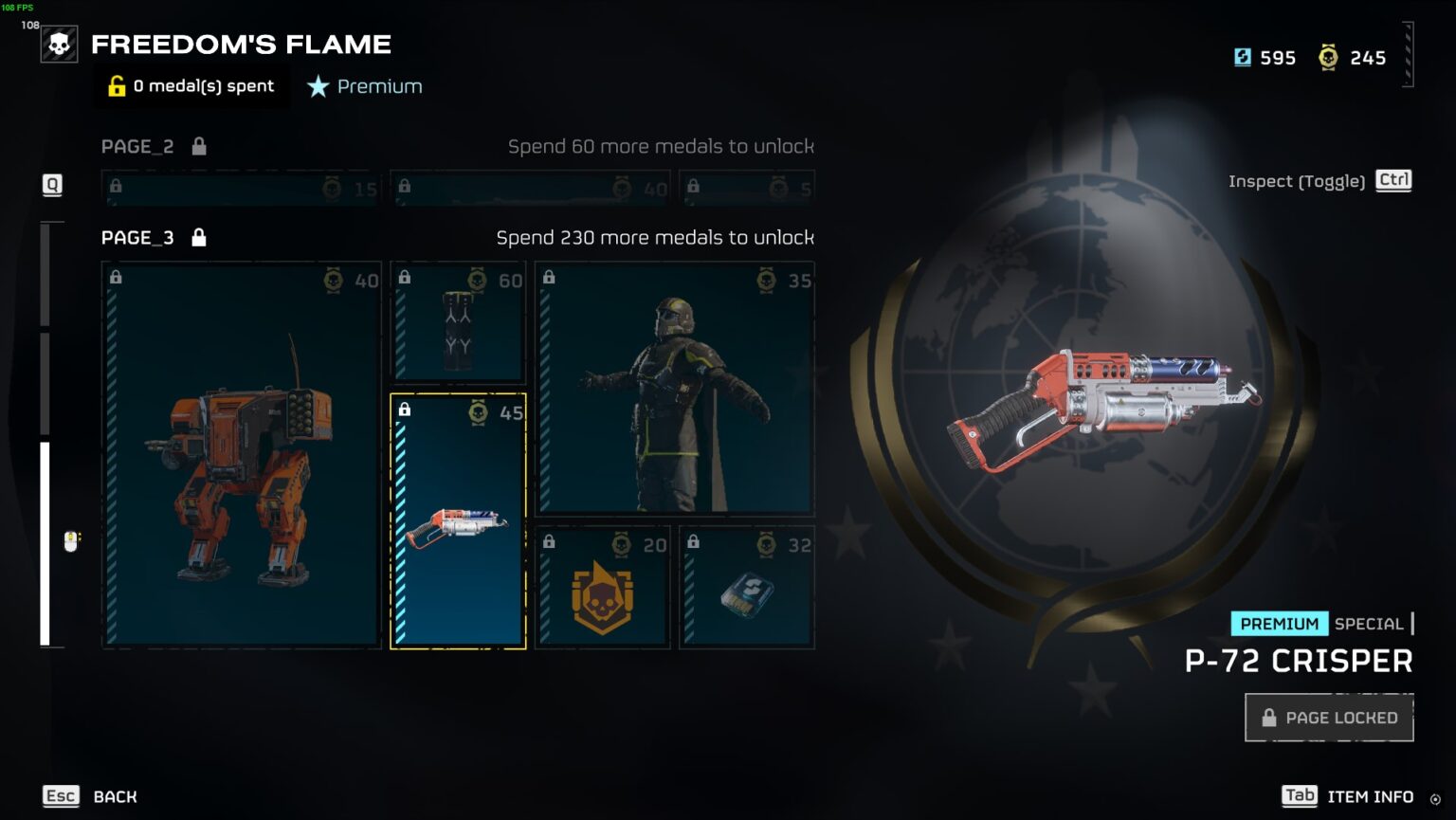Viewport: 1456px width, 820px height.
Task: Click the mouse indicator icon beside the scrollbar
Action: point(70,541)
